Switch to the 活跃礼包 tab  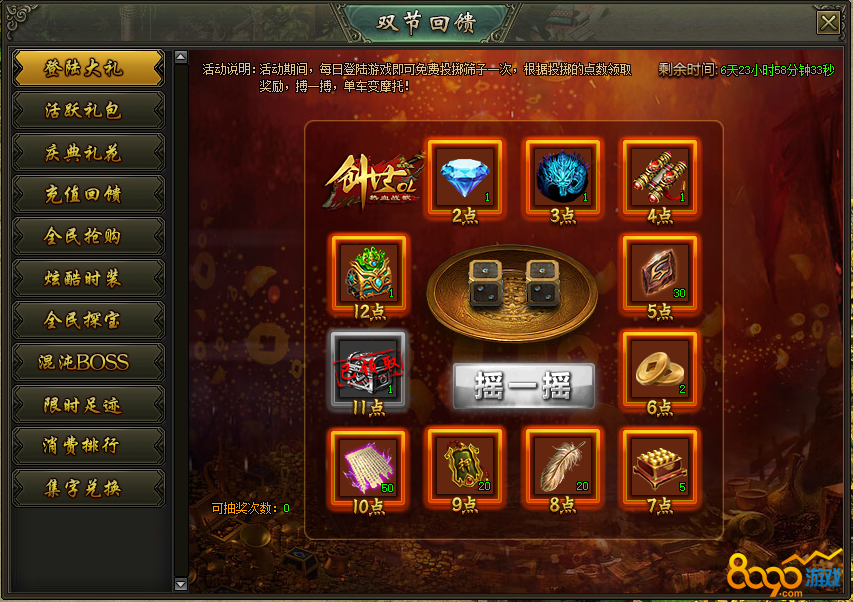(x=88, y=110)
